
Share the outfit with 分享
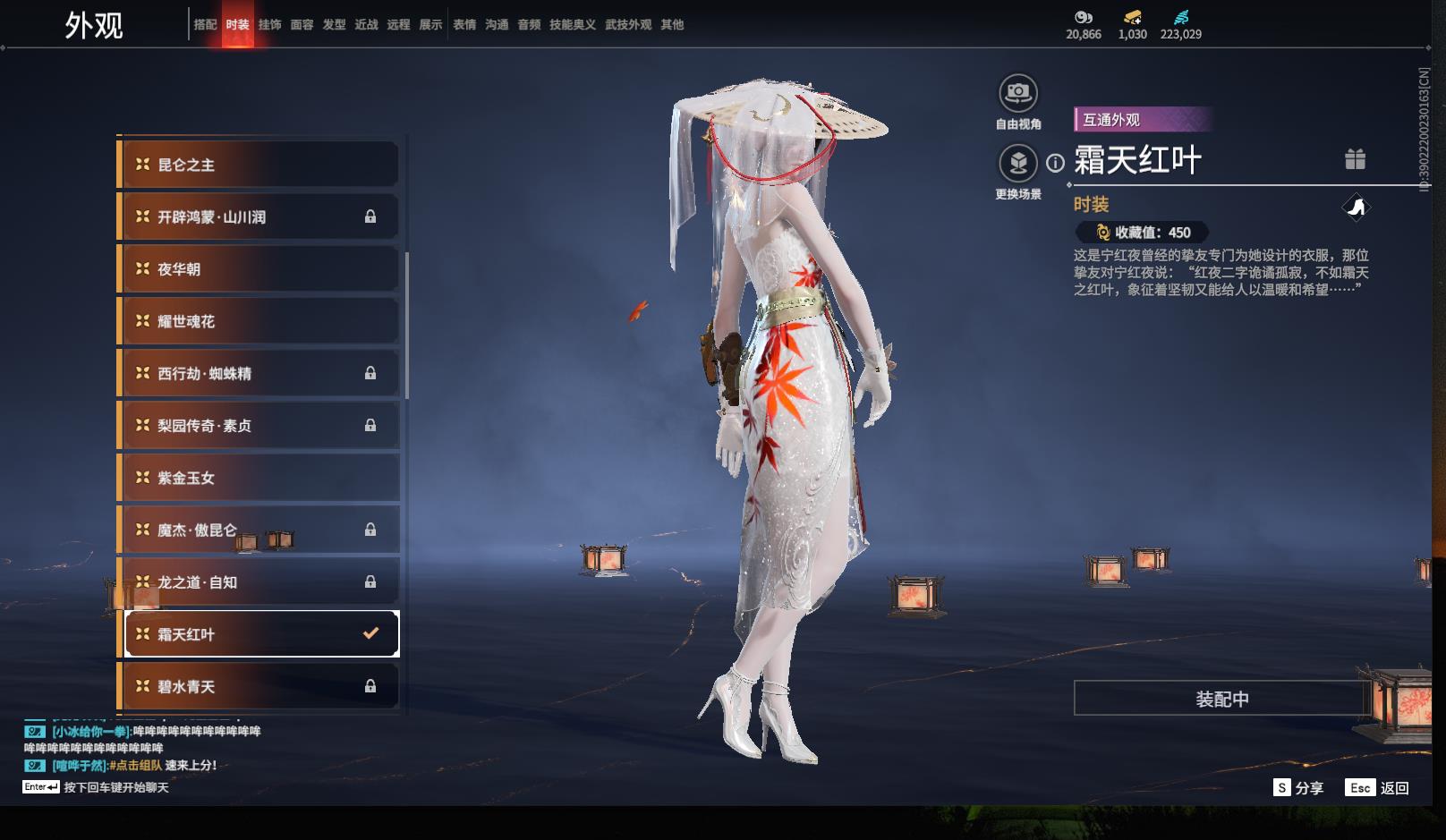point(1298,787)
